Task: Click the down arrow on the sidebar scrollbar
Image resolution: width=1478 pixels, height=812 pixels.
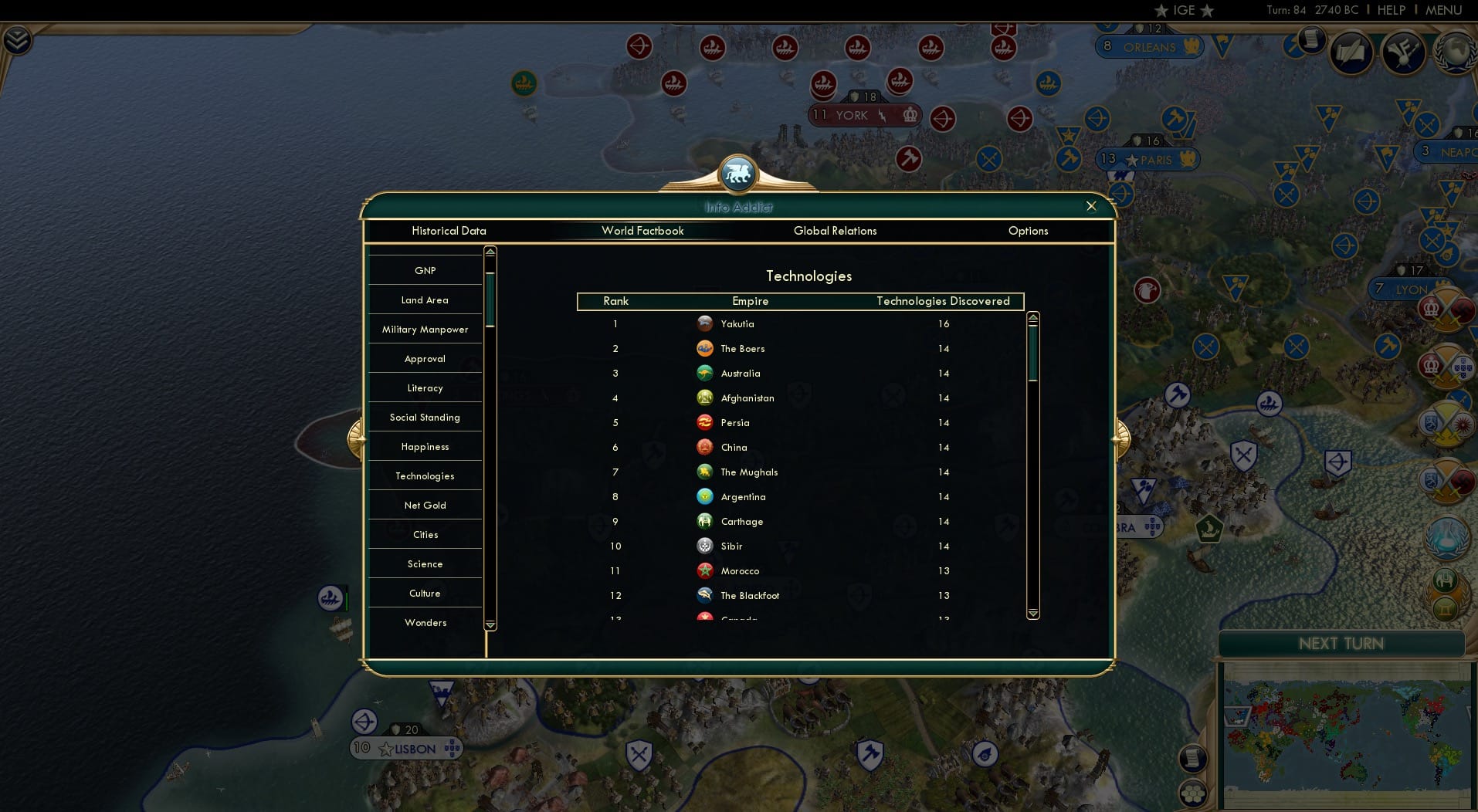Action: click(490, 625)
